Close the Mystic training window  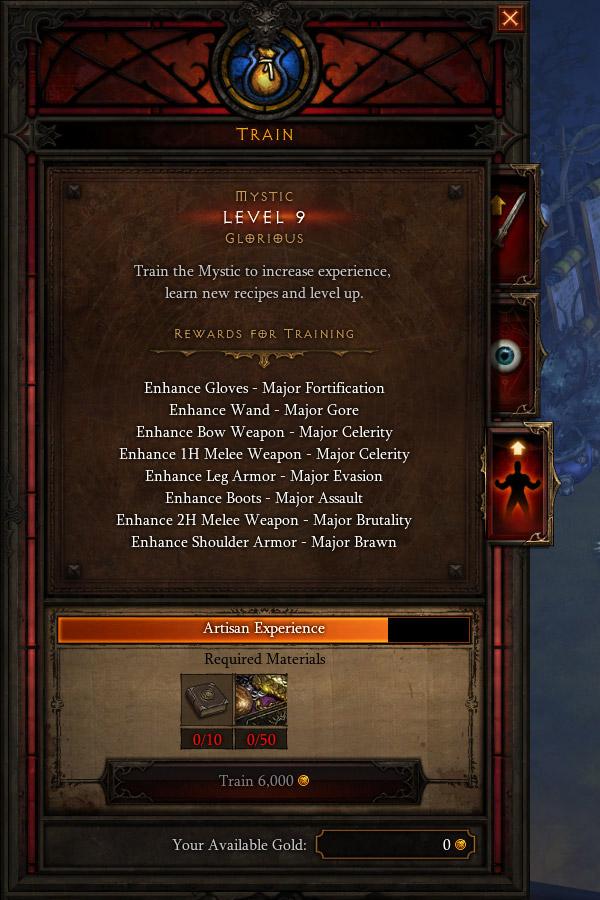click(510, 19)
